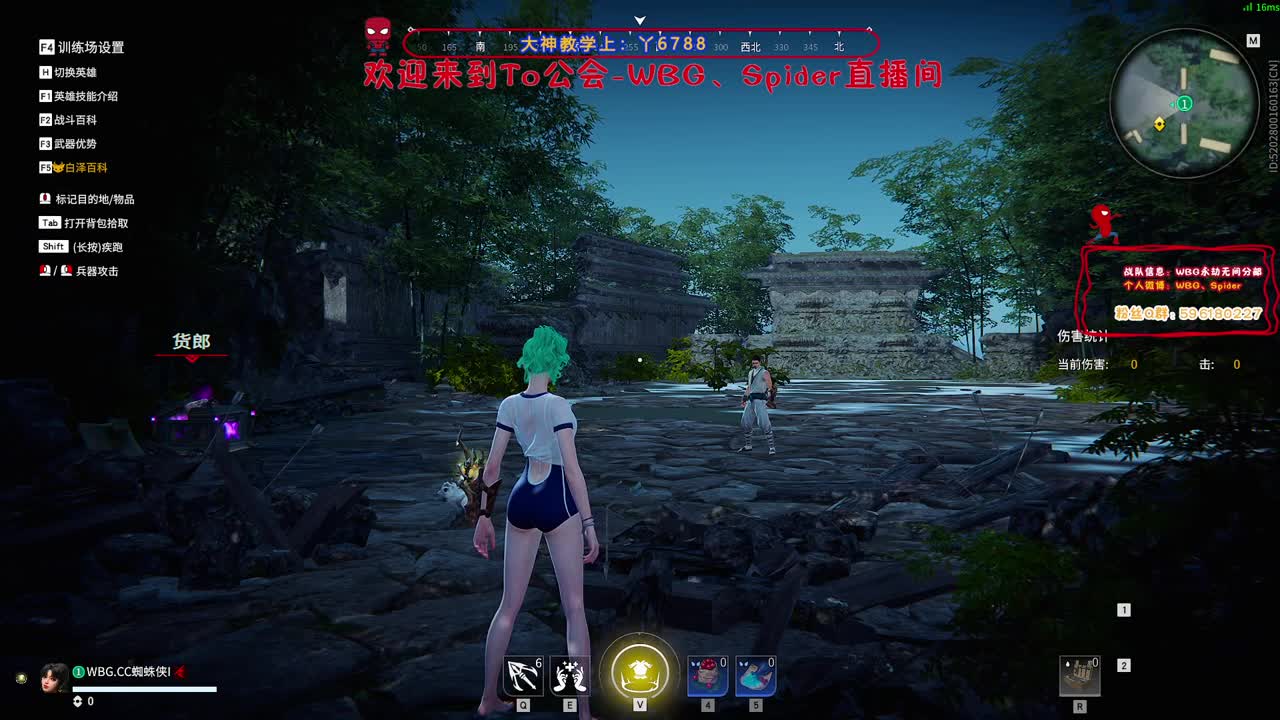The height and width of the screenshot is (720, 1280).
Task: Toggle the middle-mouse marker 标记目的地/物品 option
Action: (92, 199)
